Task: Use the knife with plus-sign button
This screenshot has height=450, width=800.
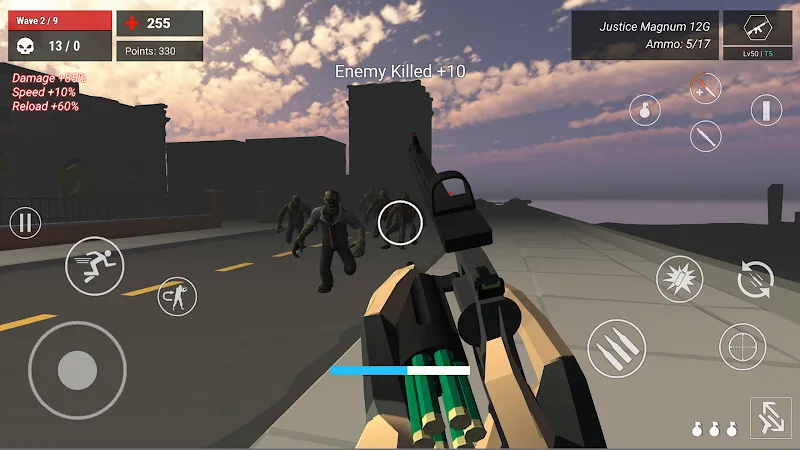Action: click(x=705, y=88)
